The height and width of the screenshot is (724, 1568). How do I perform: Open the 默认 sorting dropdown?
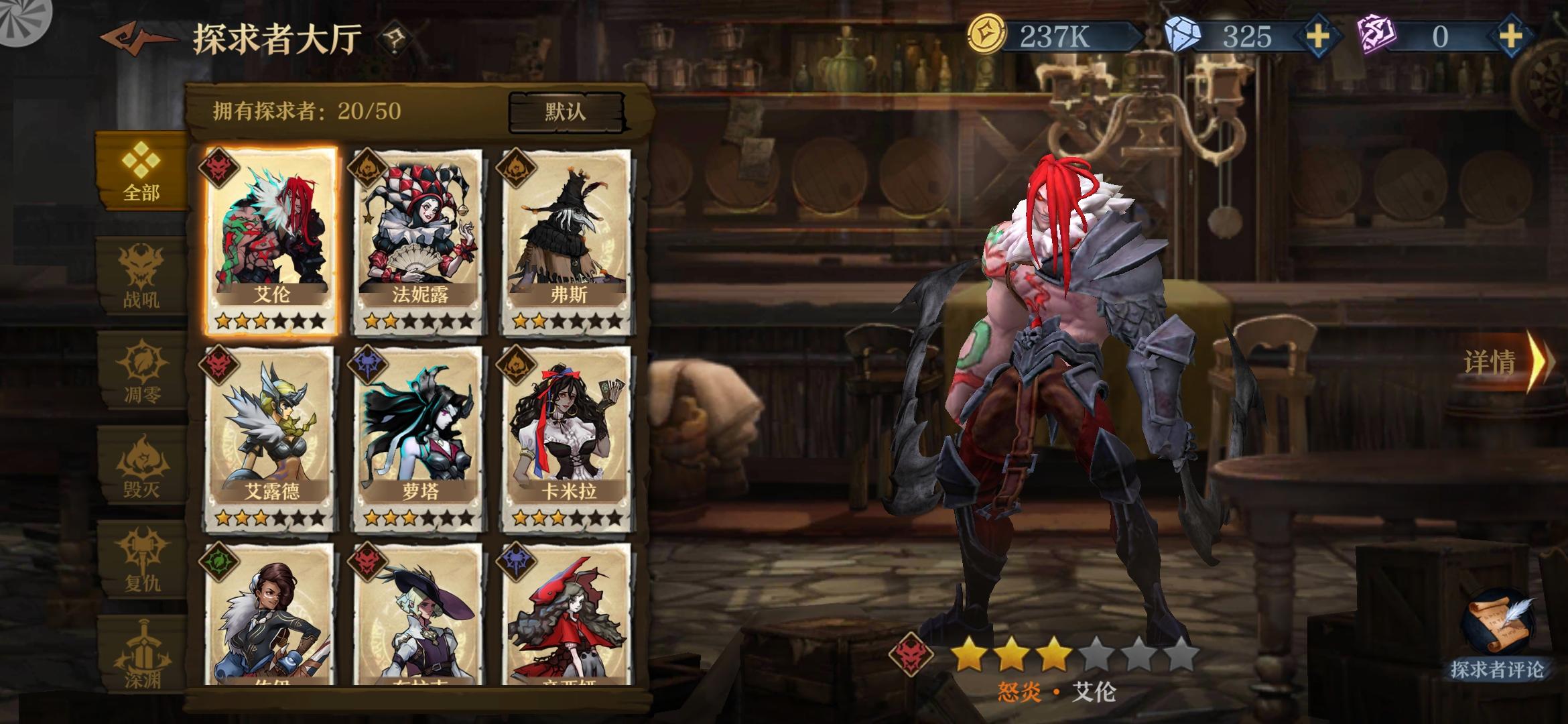coord(566,112)
